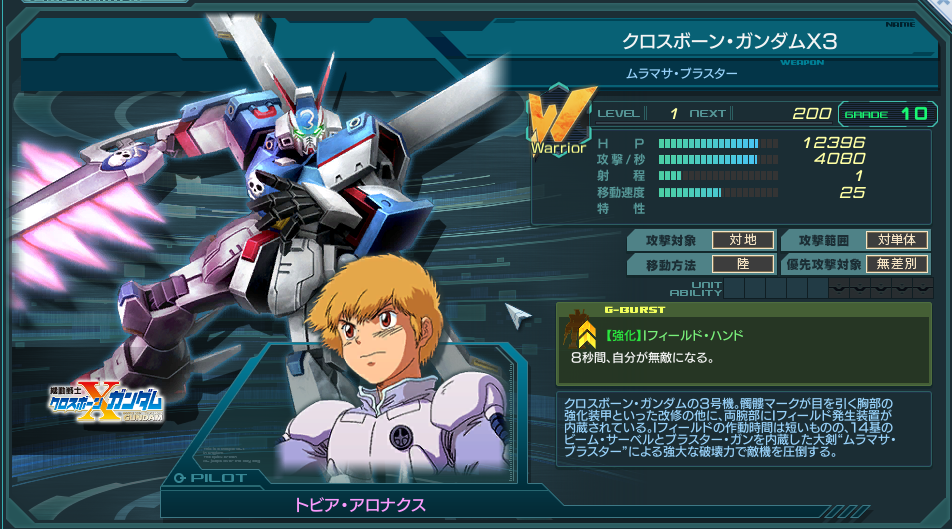Viewport: 952px width, 529px height.
Task: Select the GRADE 10 badge
Action: pyautogui.click(x=886, y=114)
